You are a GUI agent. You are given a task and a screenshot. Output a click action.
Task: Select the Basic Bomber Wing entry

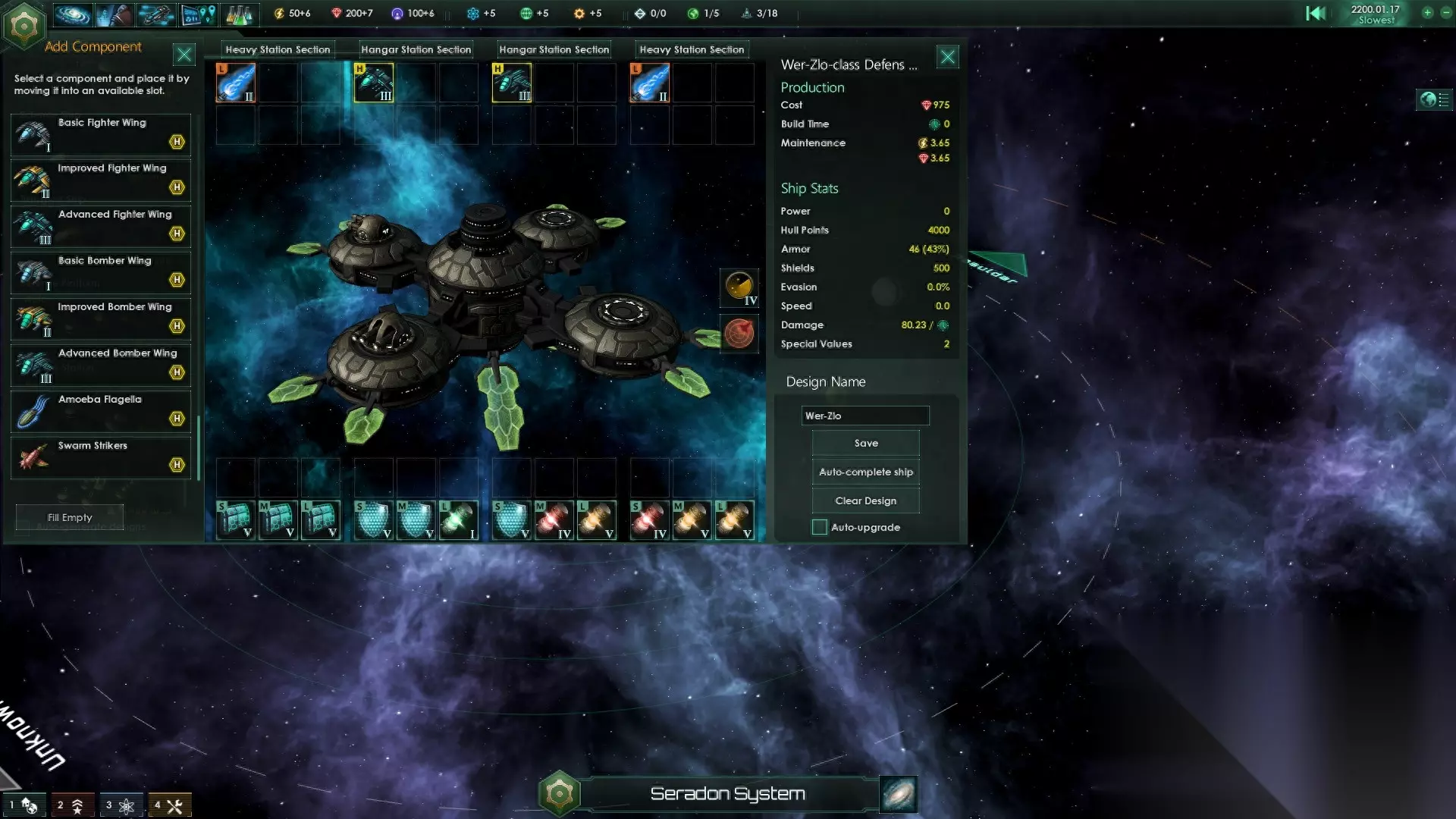[x=101, y=273]
